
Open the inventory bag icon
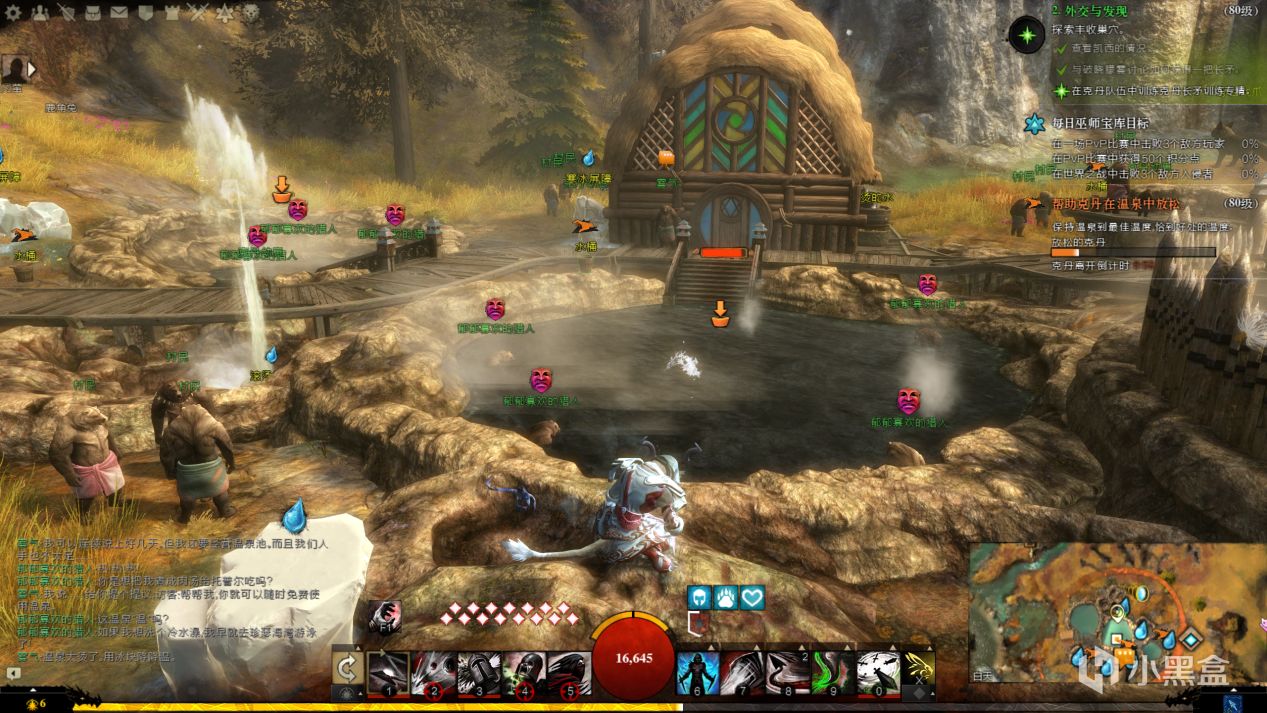click(x=93, y=12)
